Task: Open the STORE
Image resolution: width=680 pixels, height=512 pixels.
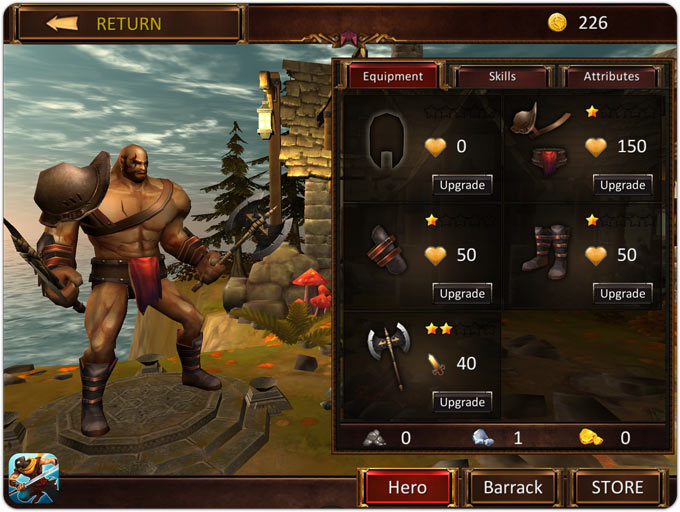Action: pyautogui.click(x=618, y=488)
